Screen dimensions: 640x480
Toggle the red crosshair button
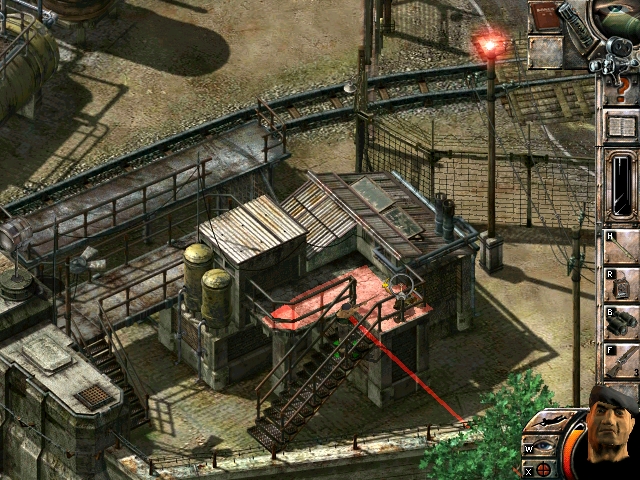click(543, 469)
